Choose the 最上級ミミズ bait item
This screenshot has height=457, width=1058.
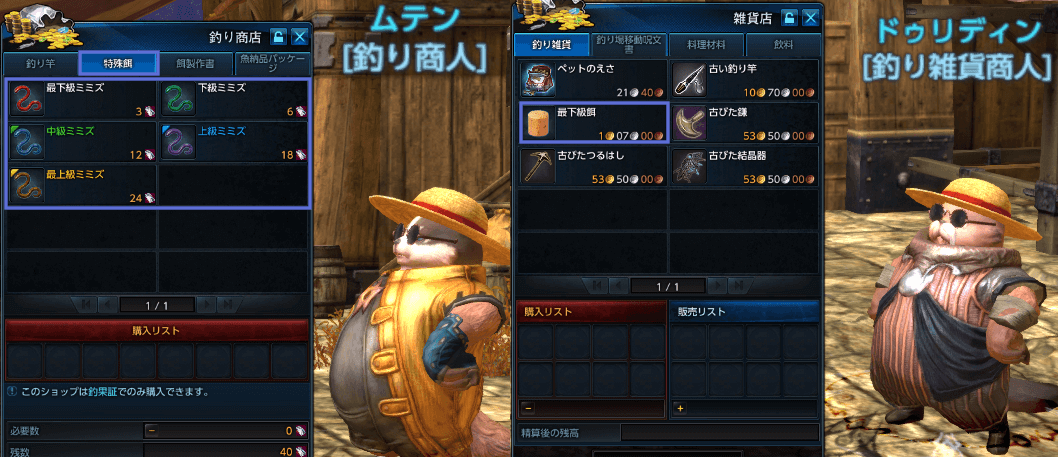tap(81, 185)
